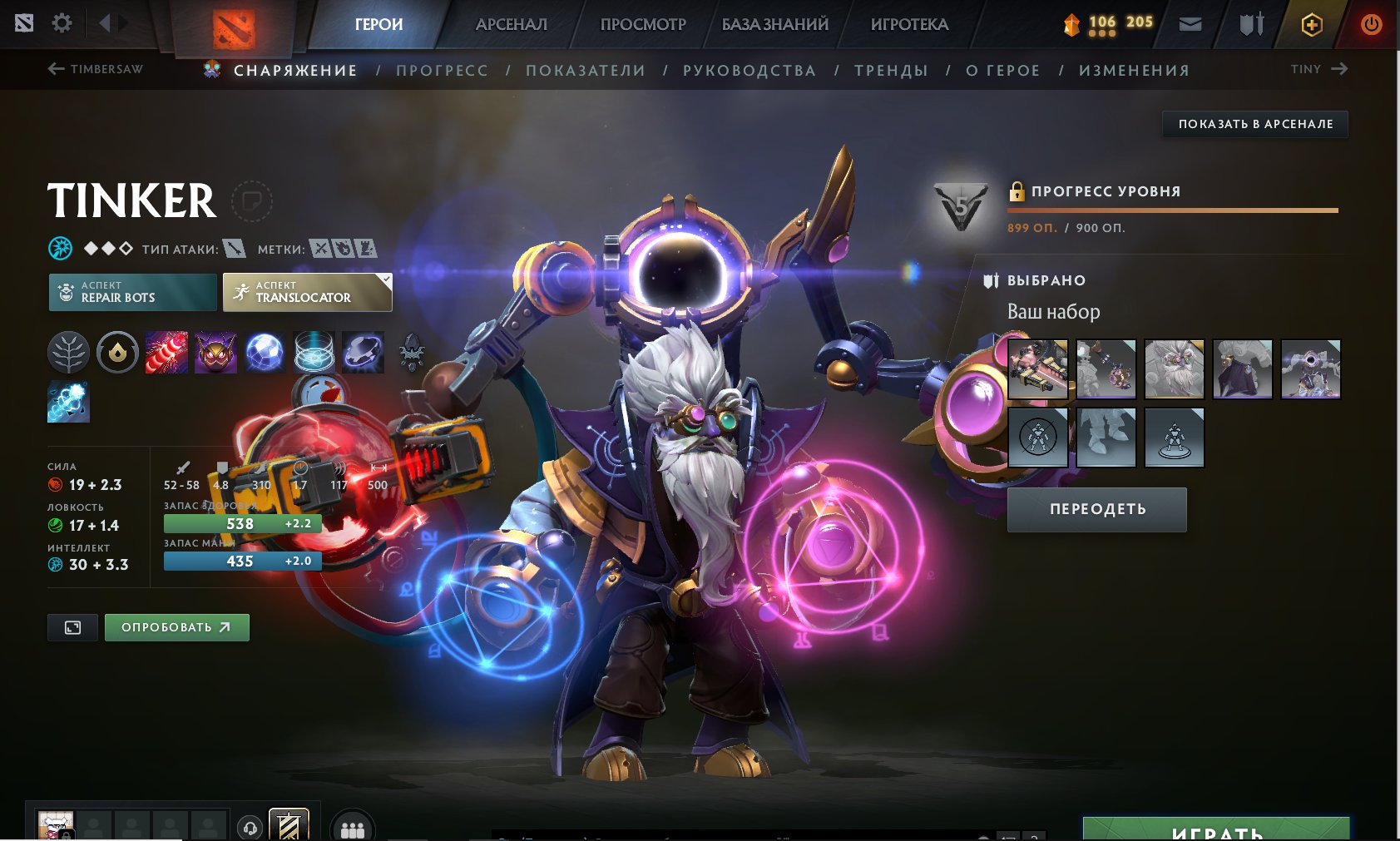Expand hero preview via fullscreen icon near ОПРОБОВАТЬ

pos(72,627)
